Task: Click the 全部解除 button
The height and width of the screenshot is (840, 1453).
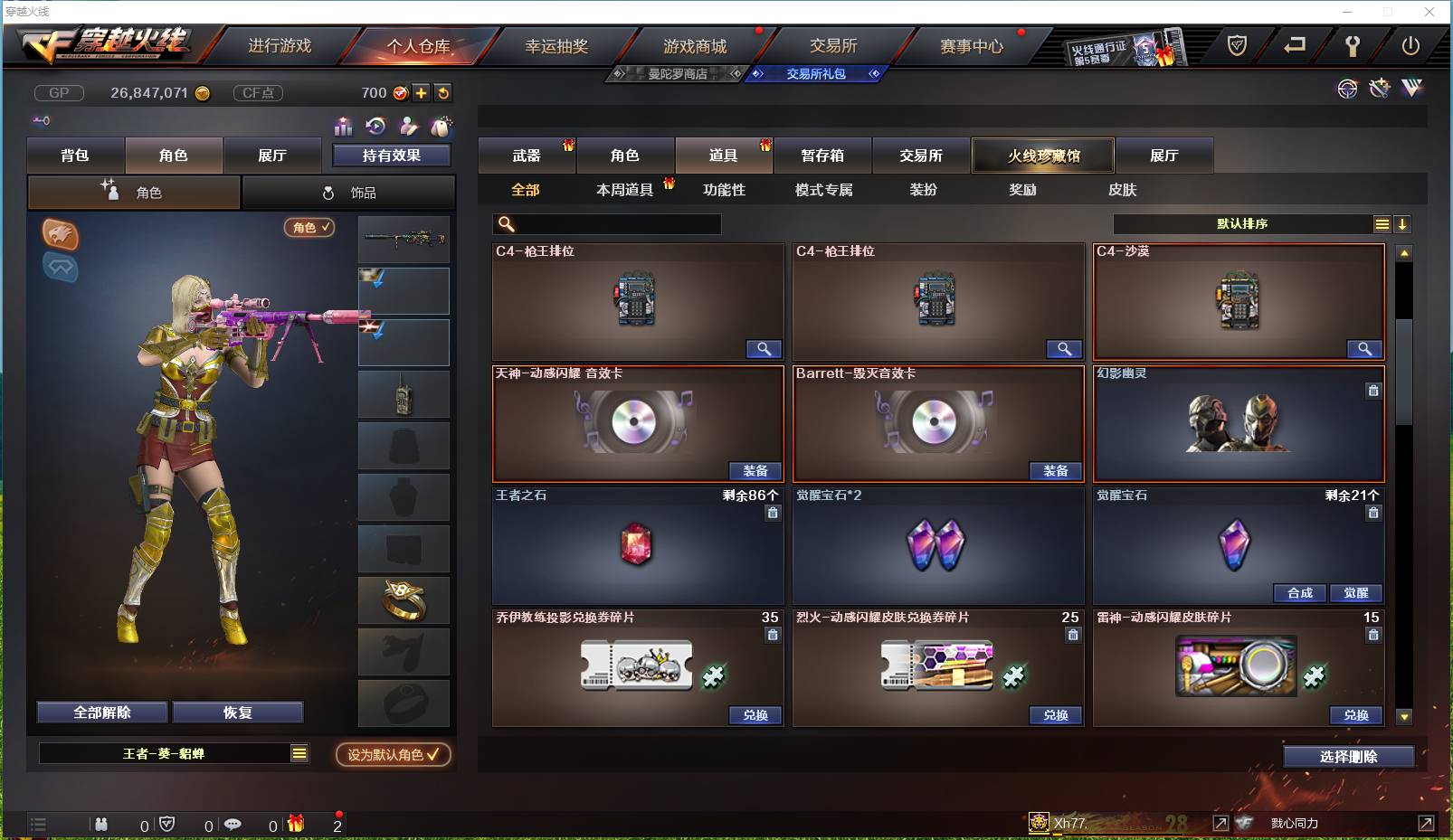Action: click(x=100, y=712)
